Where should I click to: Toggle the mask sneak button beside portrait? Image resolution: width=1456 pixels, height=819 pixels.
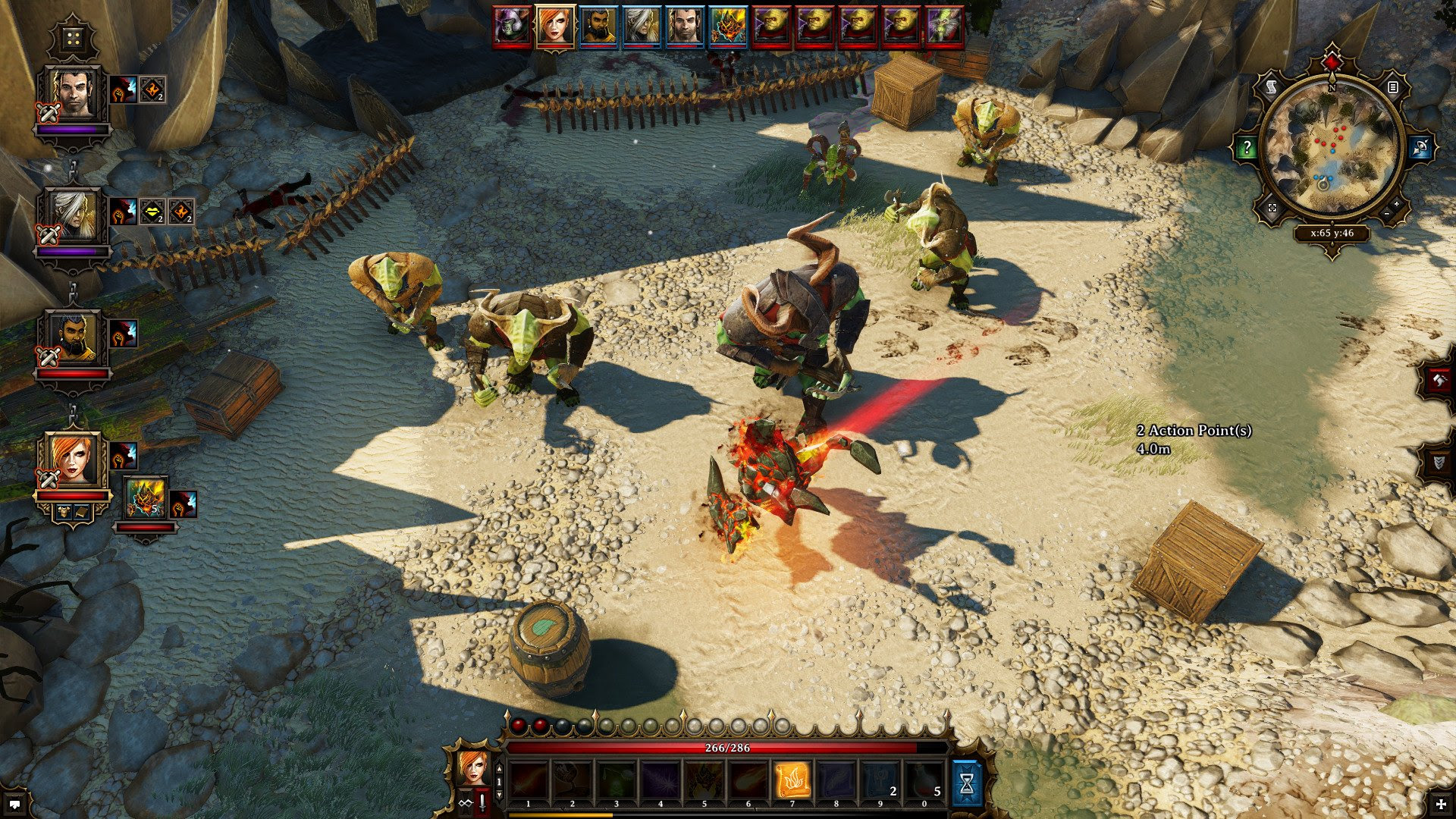click(465, 803)
